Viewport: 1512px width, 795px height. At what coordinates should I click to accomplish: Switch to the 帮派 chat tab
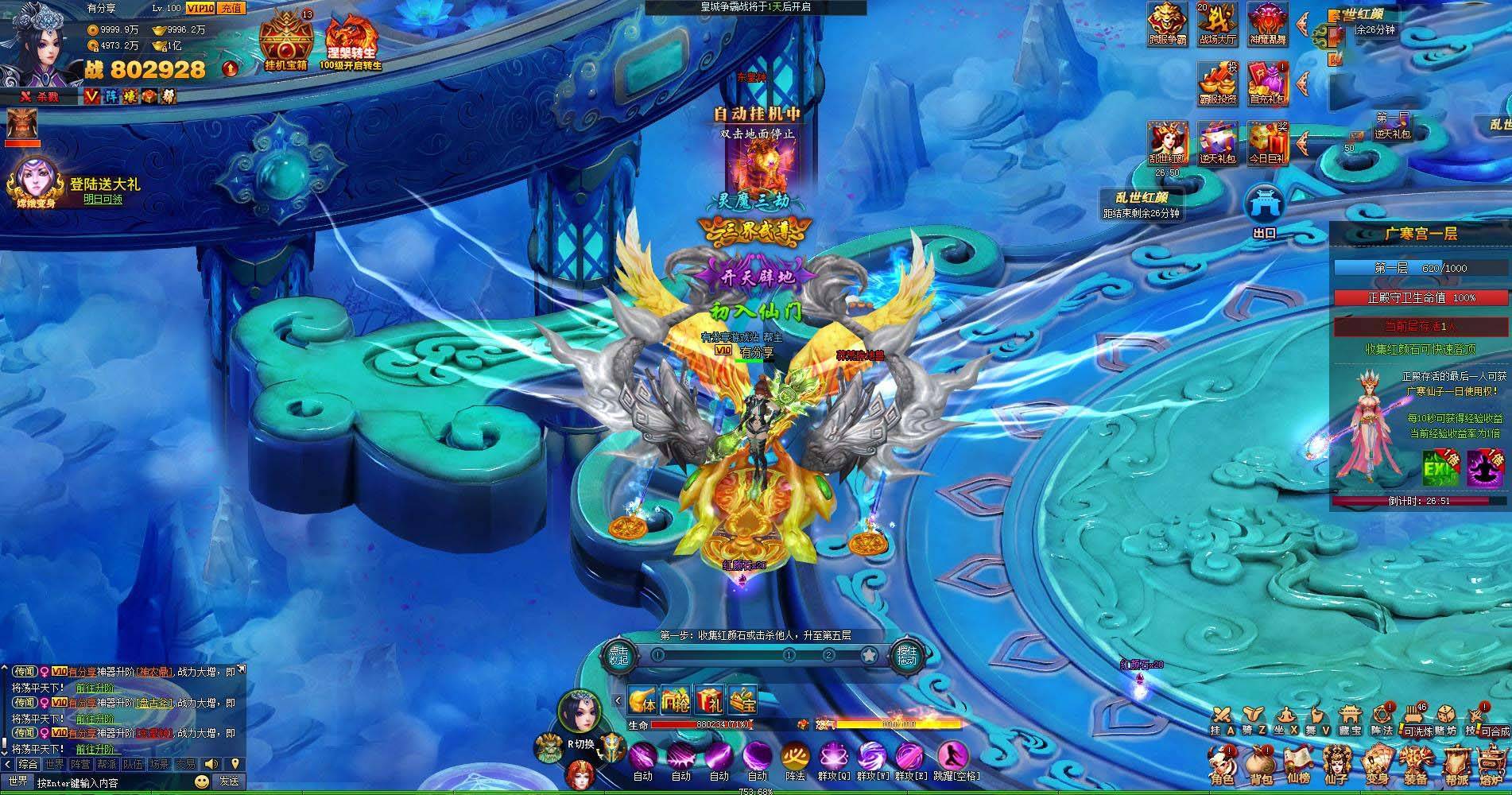(106, 765)
